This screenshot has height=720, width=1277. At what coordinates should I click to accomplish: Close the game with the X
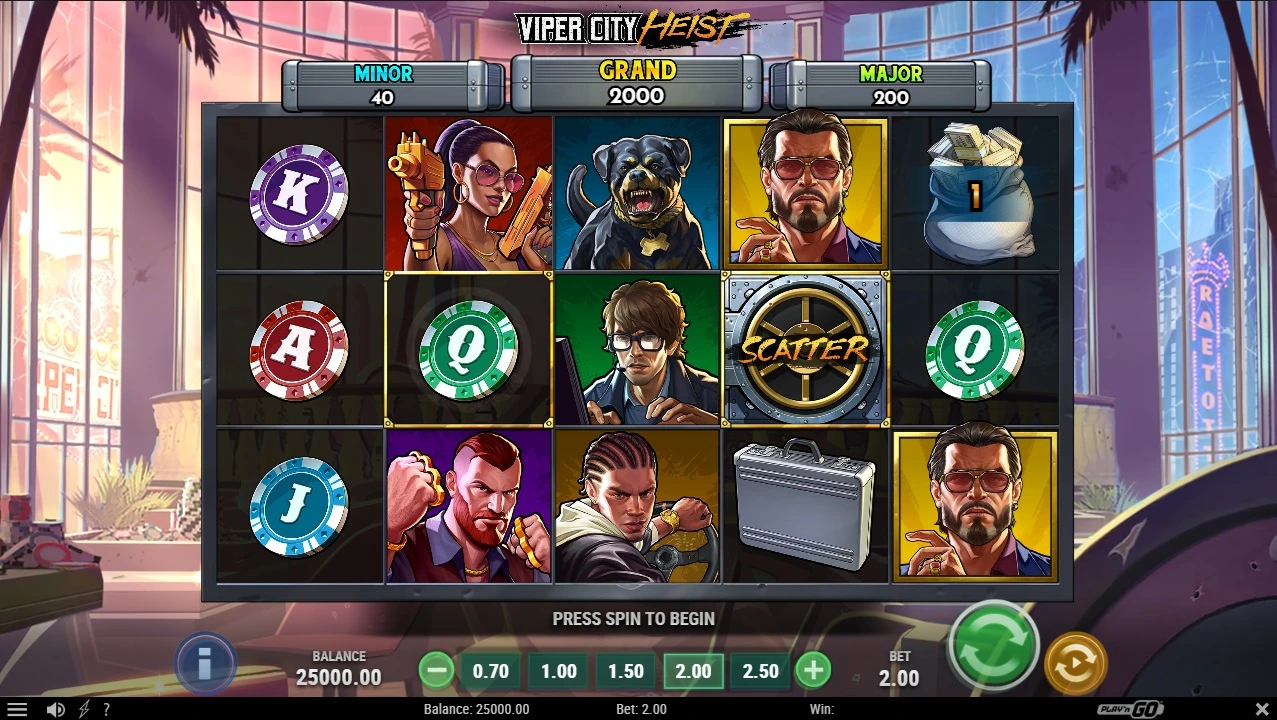coord(1260,709)
